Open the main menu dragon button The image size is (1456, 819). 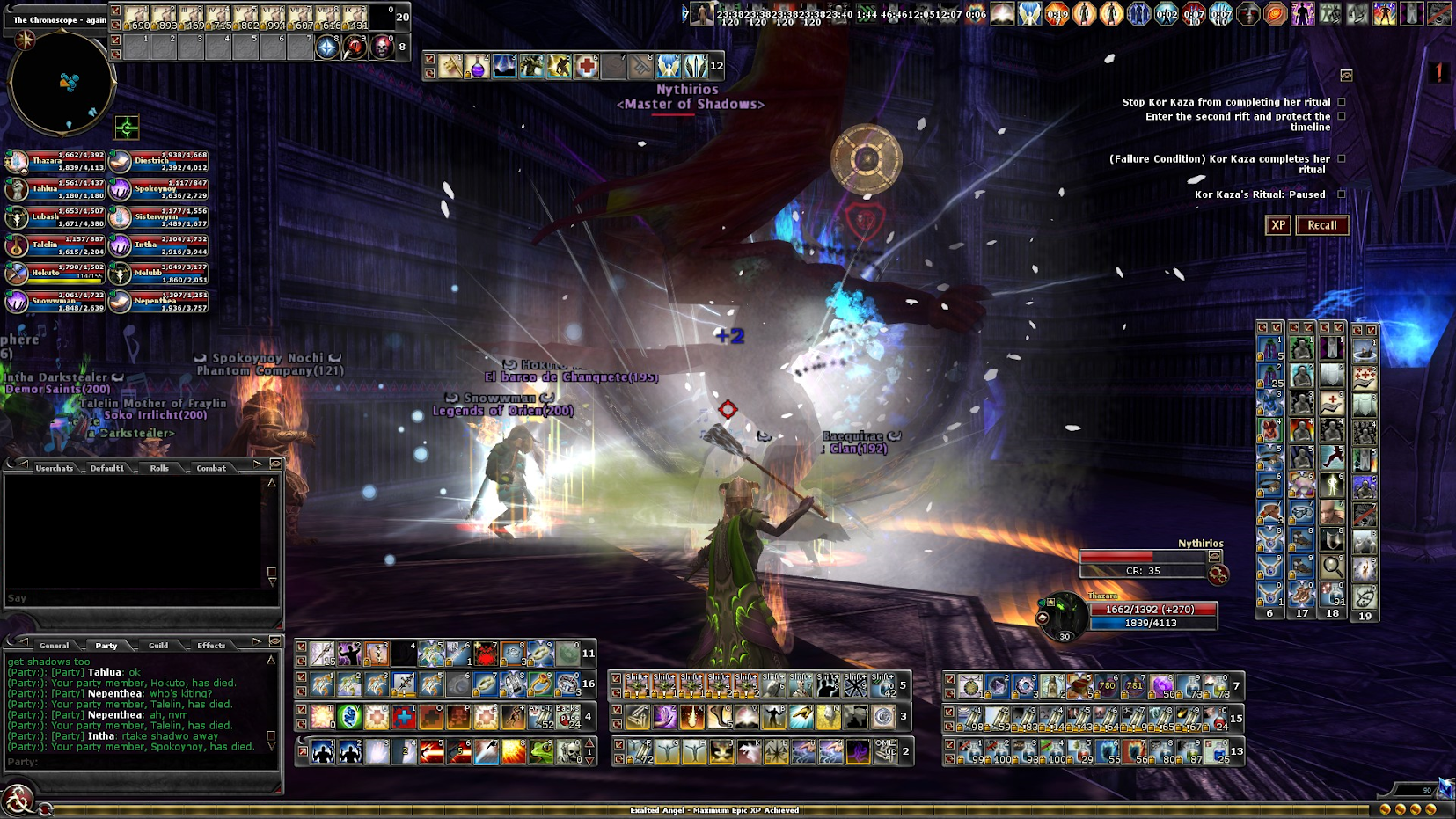(x=16, y=801)
